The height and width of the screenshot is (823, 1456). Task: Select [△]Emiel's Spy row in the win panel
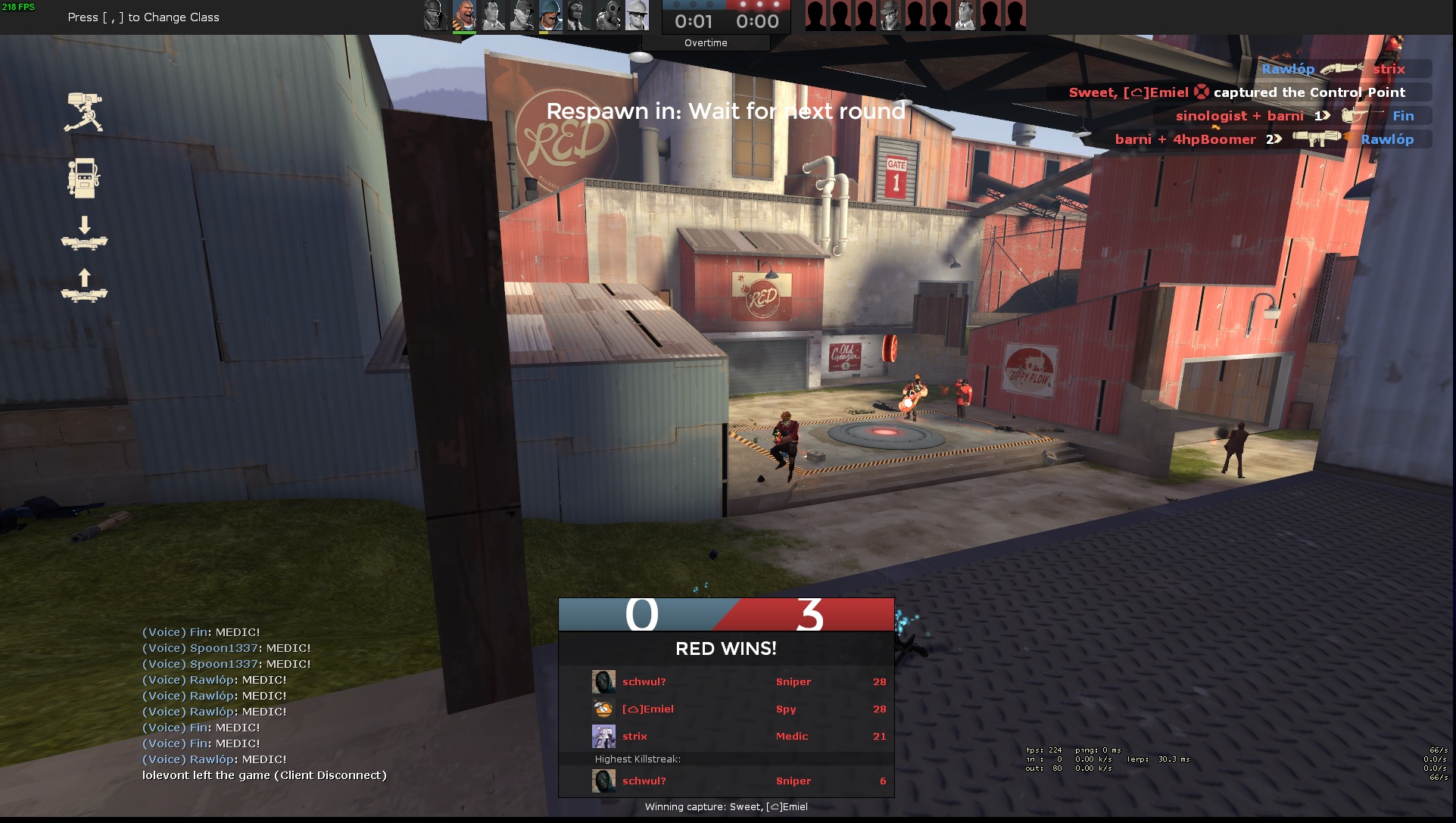725,709
